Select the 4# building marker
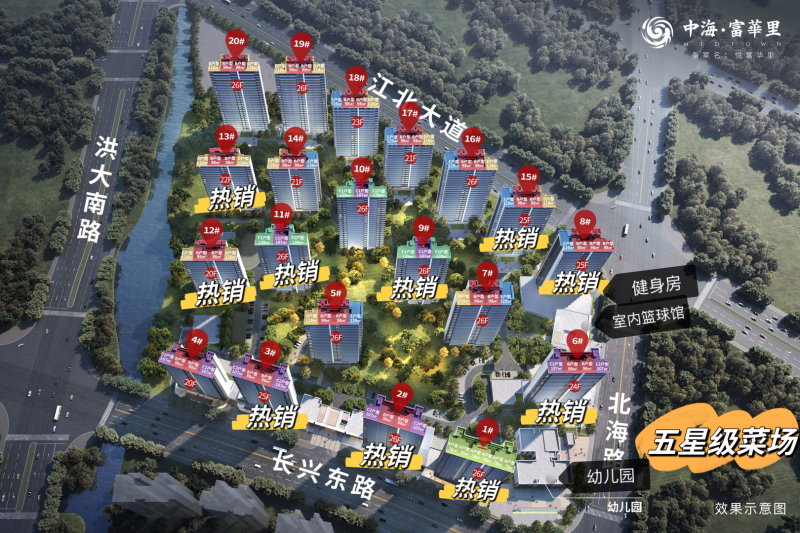The width and height of the screenshot is (800, 533). coord(197,341)
